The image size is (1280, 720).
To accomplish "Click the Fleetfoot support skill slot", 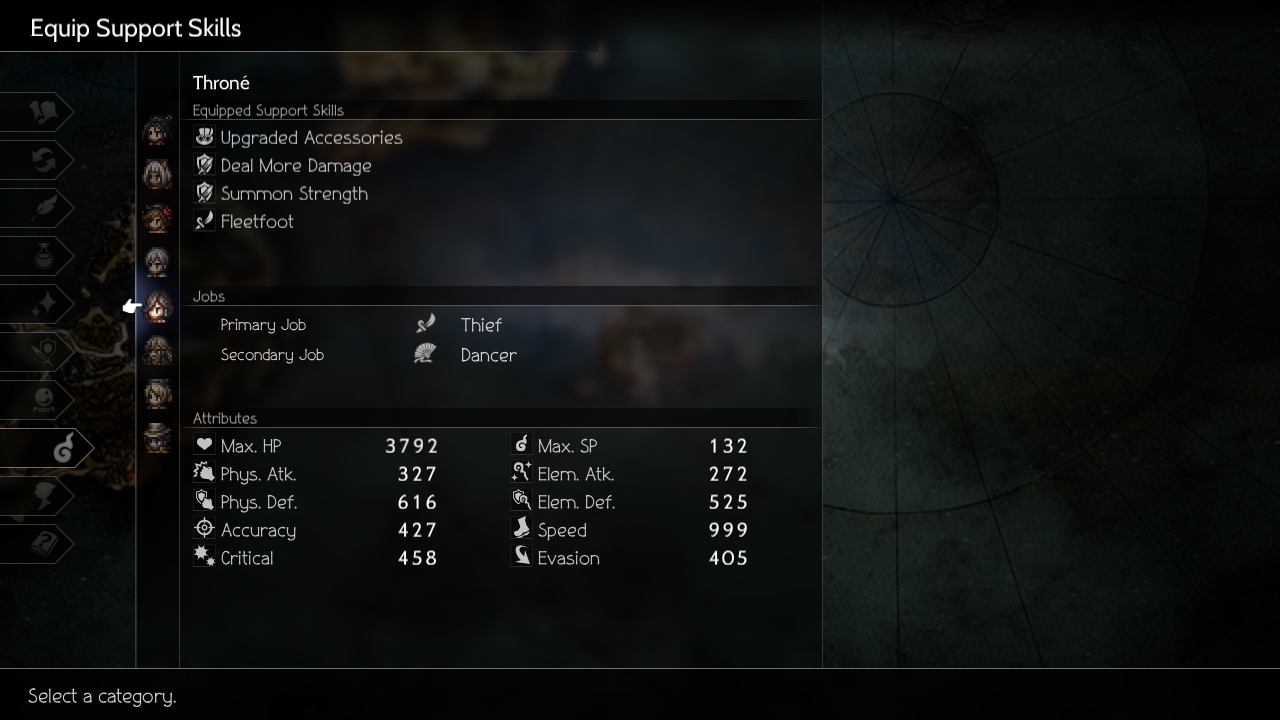I will (256, 222).
